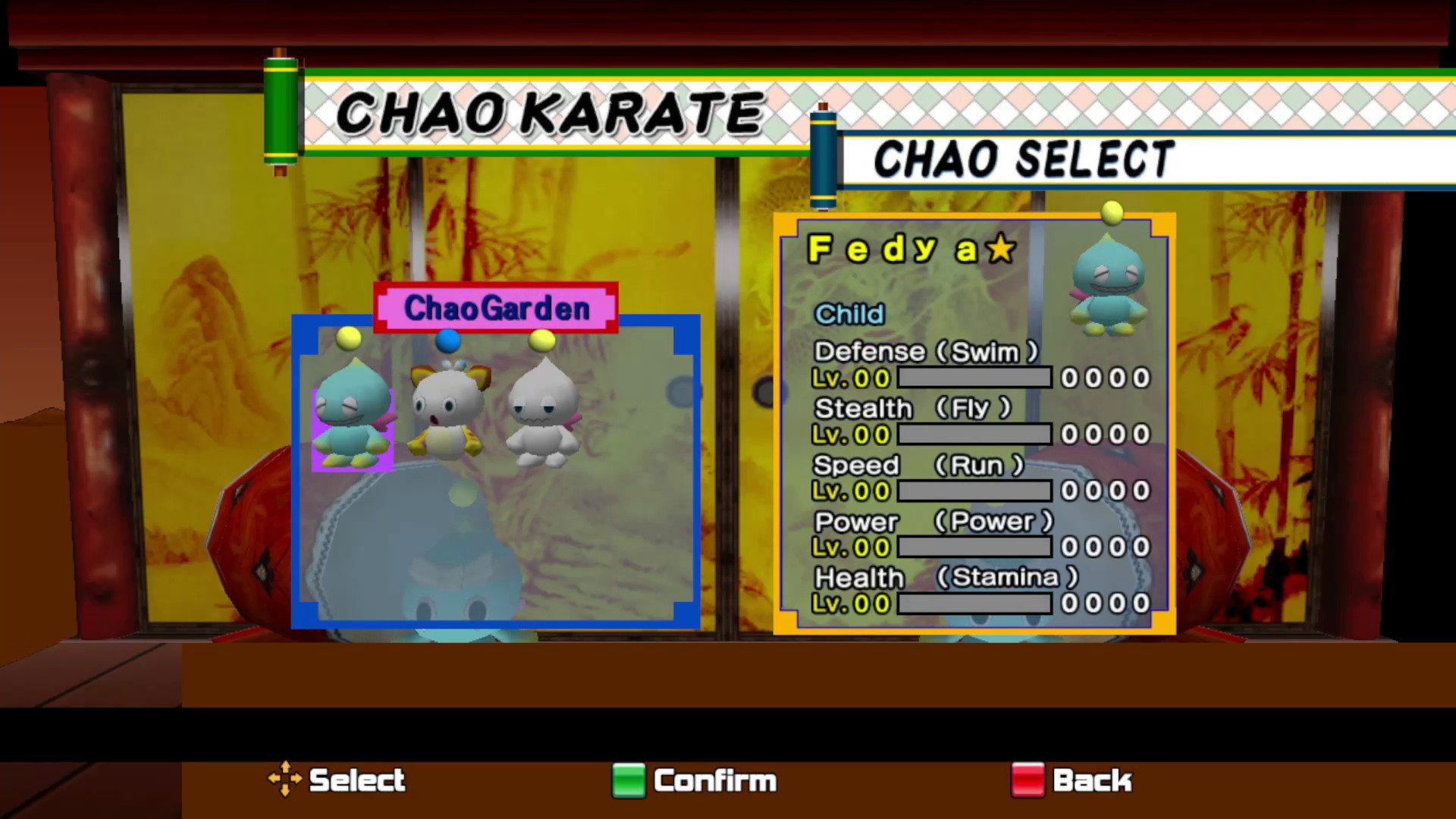This screenshot has width=1456, height=819.
Task: Select the yellow-eared white Chao
Action: tap(449, 413)
